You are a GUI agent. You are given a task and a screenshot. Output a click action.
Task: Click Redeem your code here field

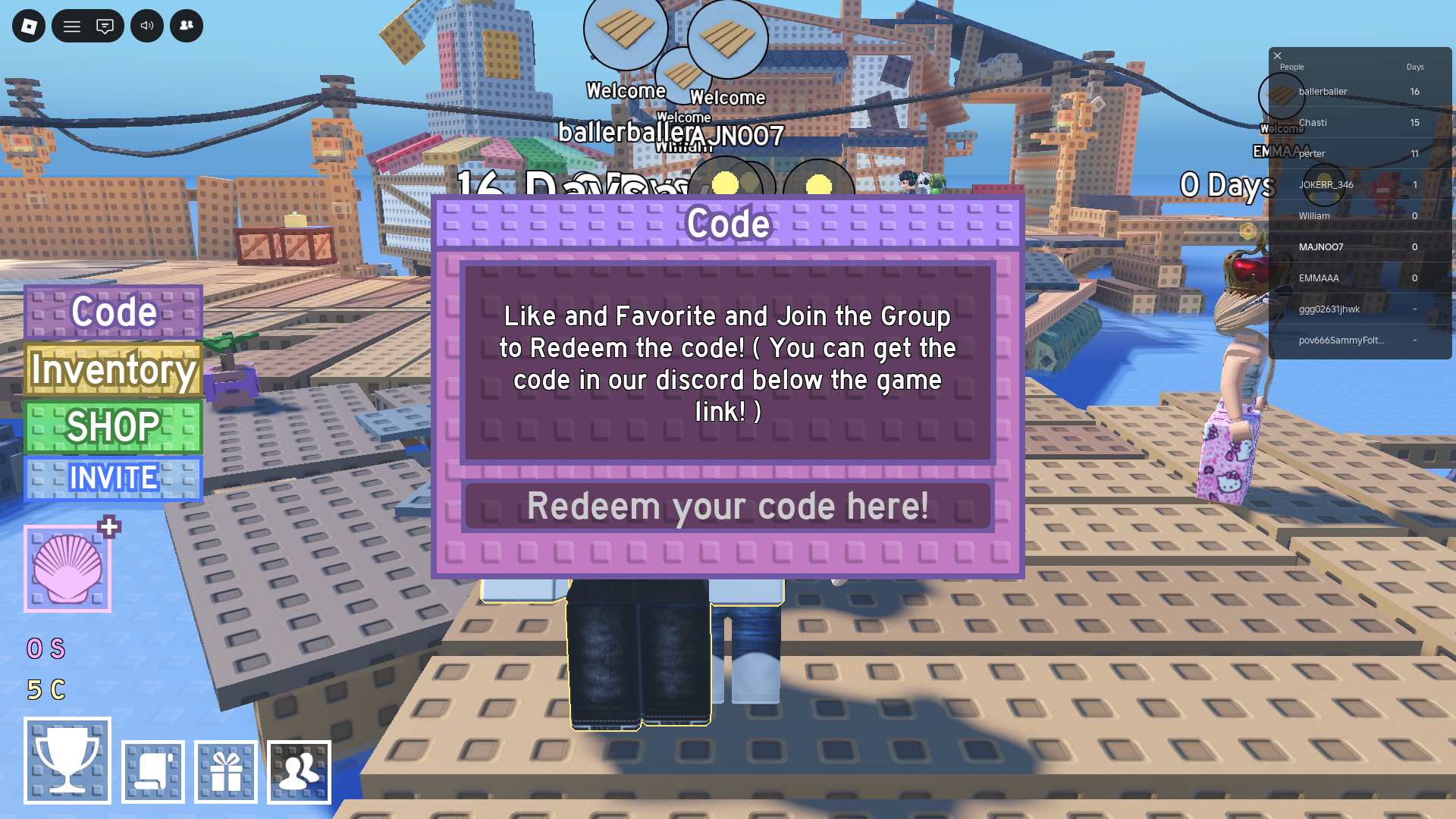coord(728,507)
